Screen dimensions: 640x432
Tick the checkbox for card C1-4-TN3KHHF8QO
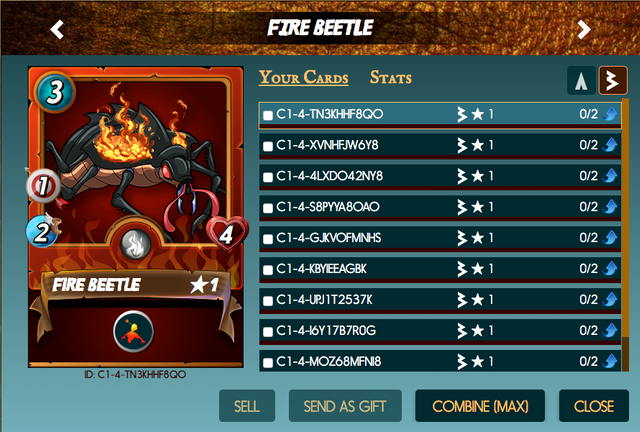pos(268,116)
